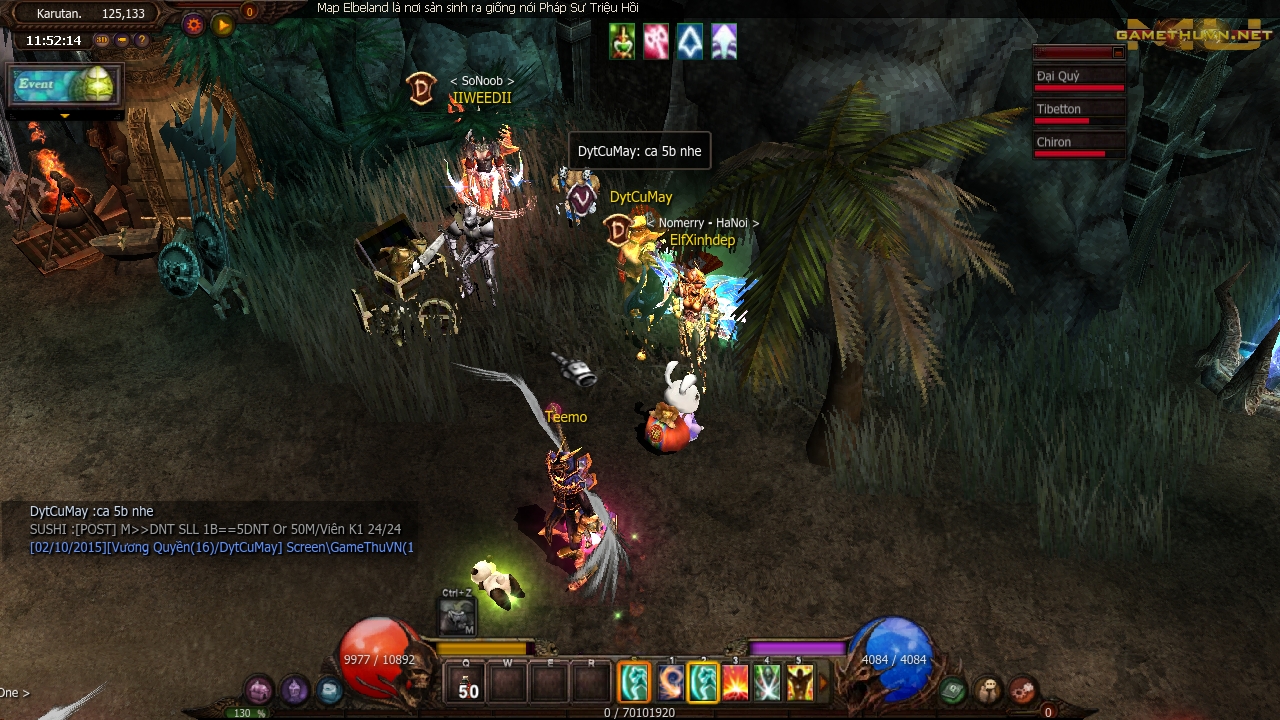Open the Event egg banner
This screenshot has height=720, width=1280.
tap(65, 85)
